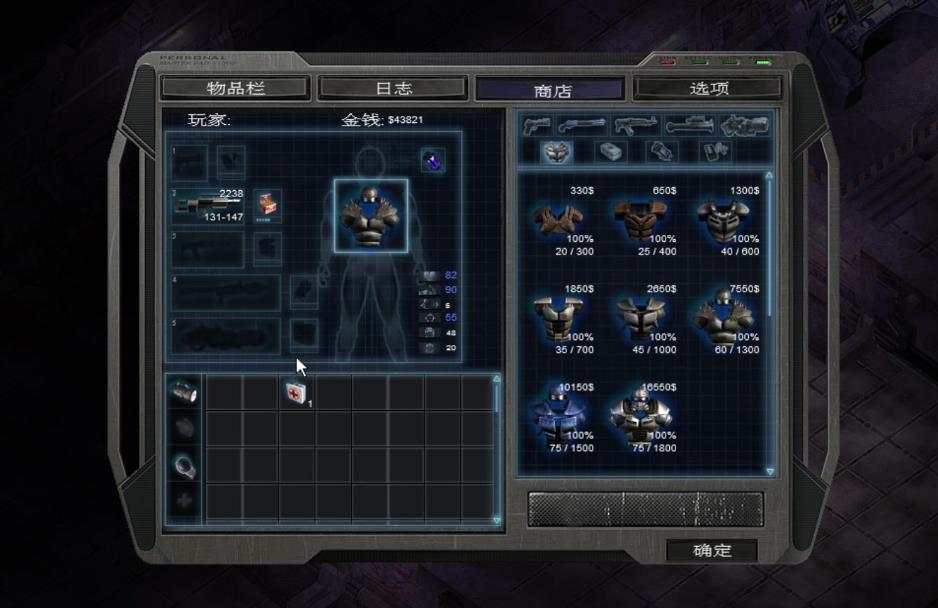Select the 商店 shop tab

[x=552, y=89]
